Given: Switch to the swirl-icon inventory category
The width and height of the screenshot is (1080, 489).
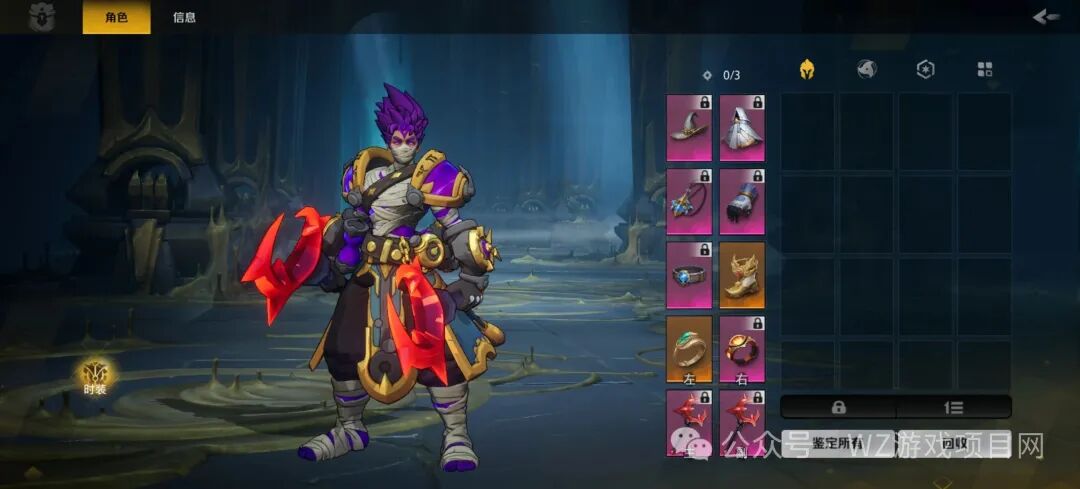Looking at the screenshot, I should (866, 70).
